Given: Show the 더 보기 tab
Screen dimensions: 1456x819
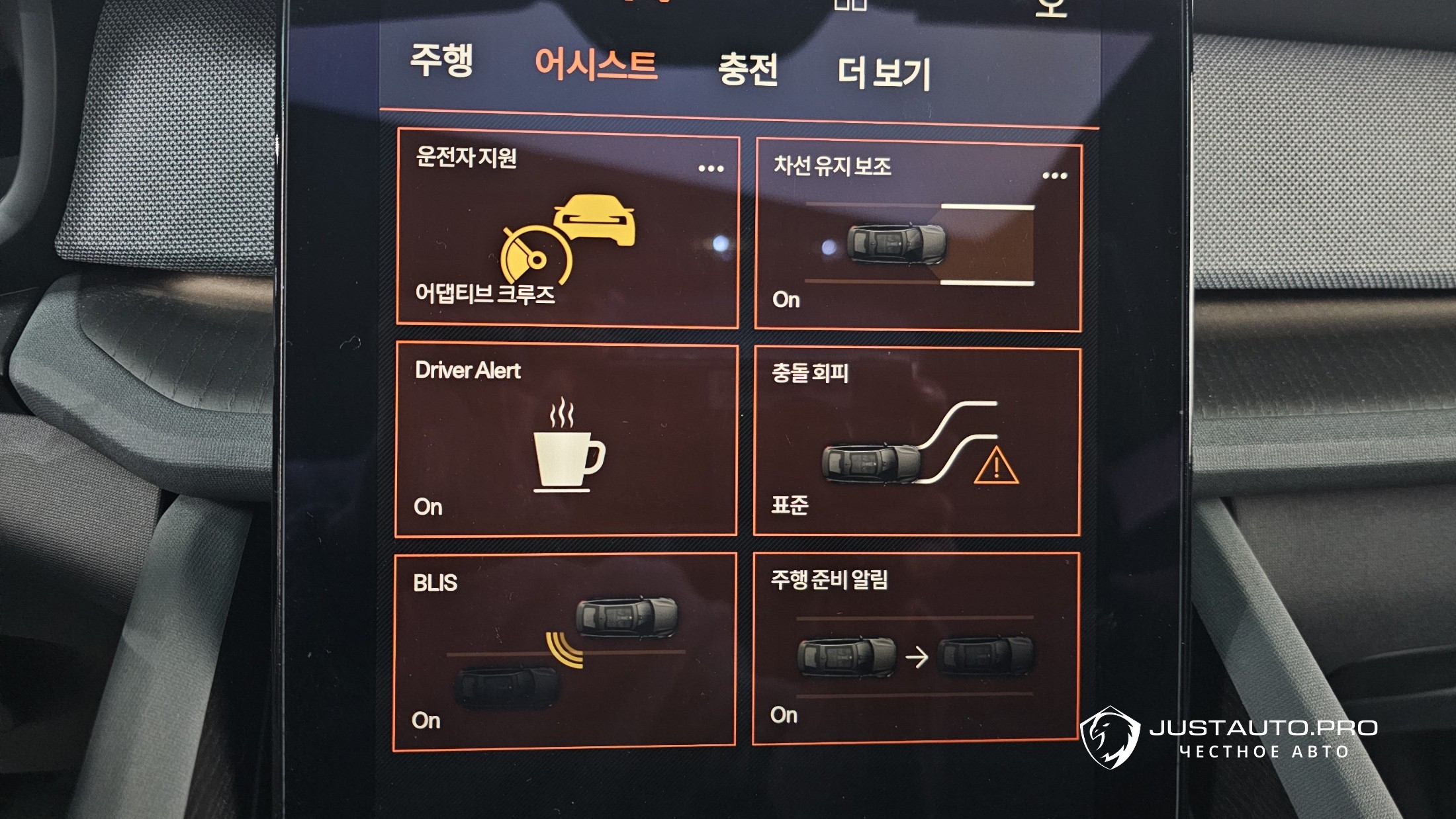Looking at the screenshot, I should [x=884, y=73].
